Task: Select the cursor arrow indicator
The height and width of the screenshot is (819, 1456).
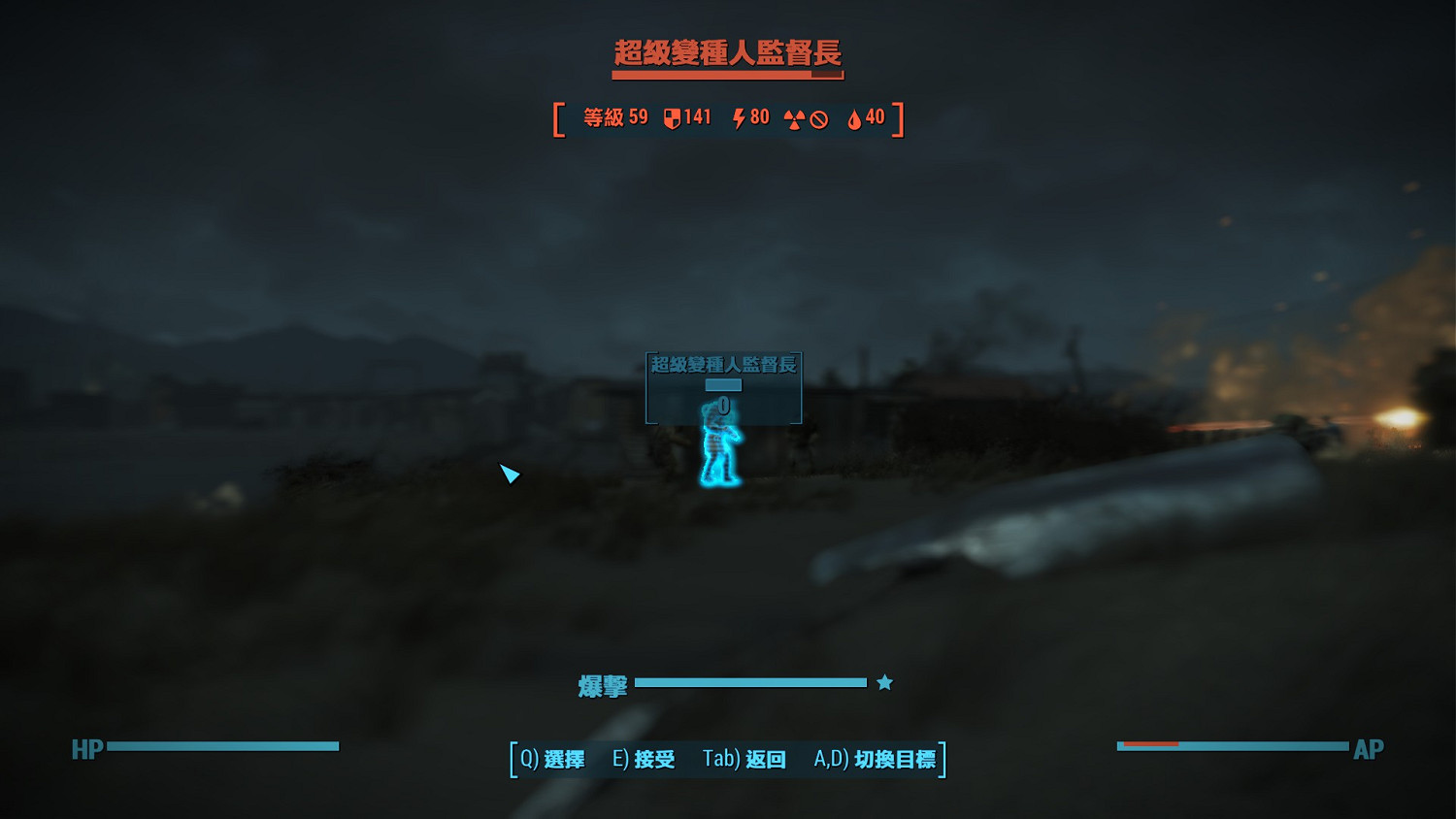Action: point(510,475)
